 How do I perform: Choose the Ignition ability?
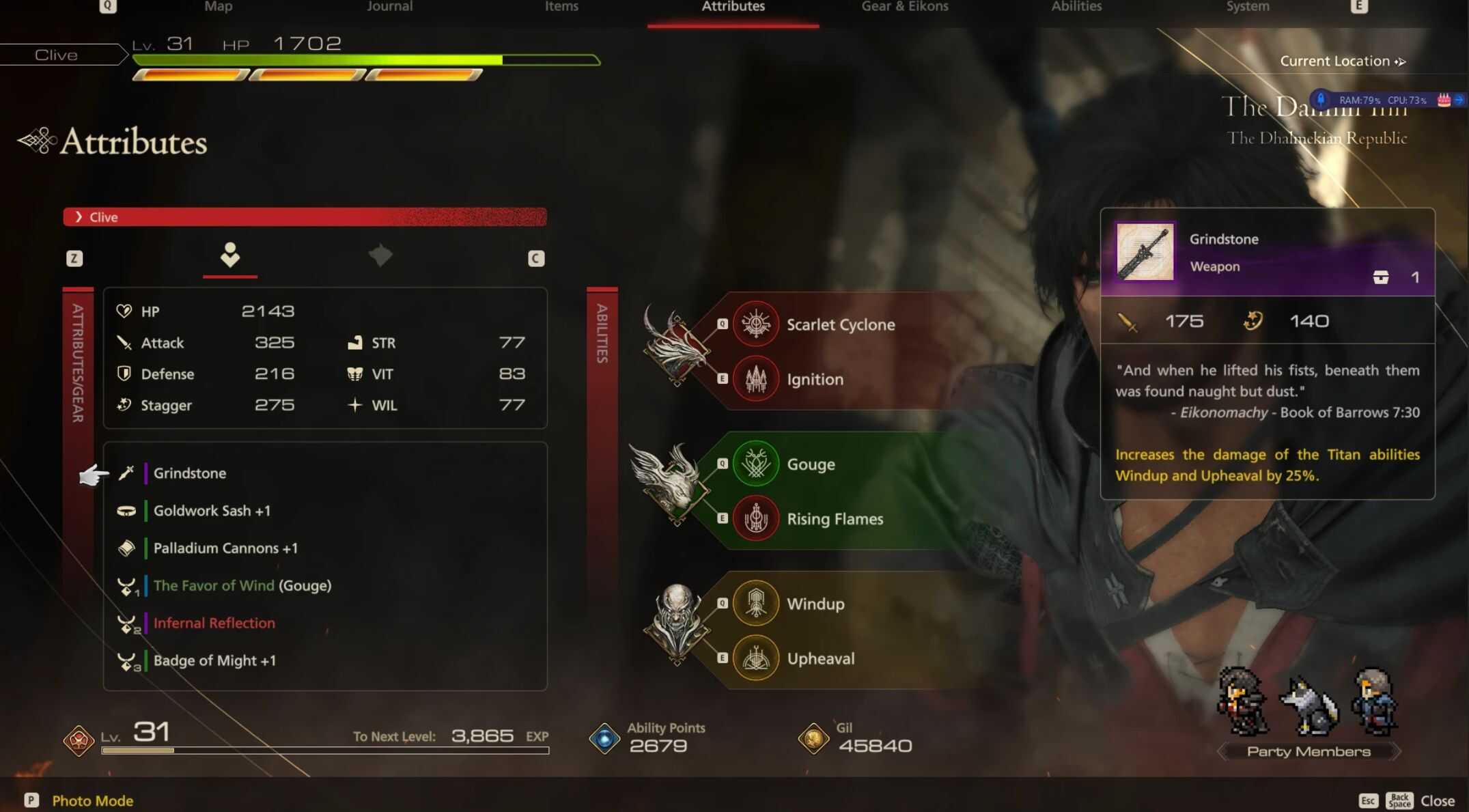click(814, 380)
